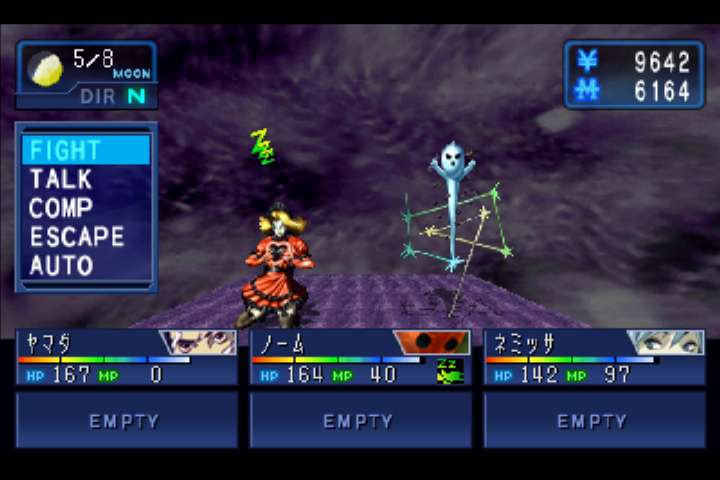Open the COMP command
The width and height of the screenshot is (720, 480).
62,208
